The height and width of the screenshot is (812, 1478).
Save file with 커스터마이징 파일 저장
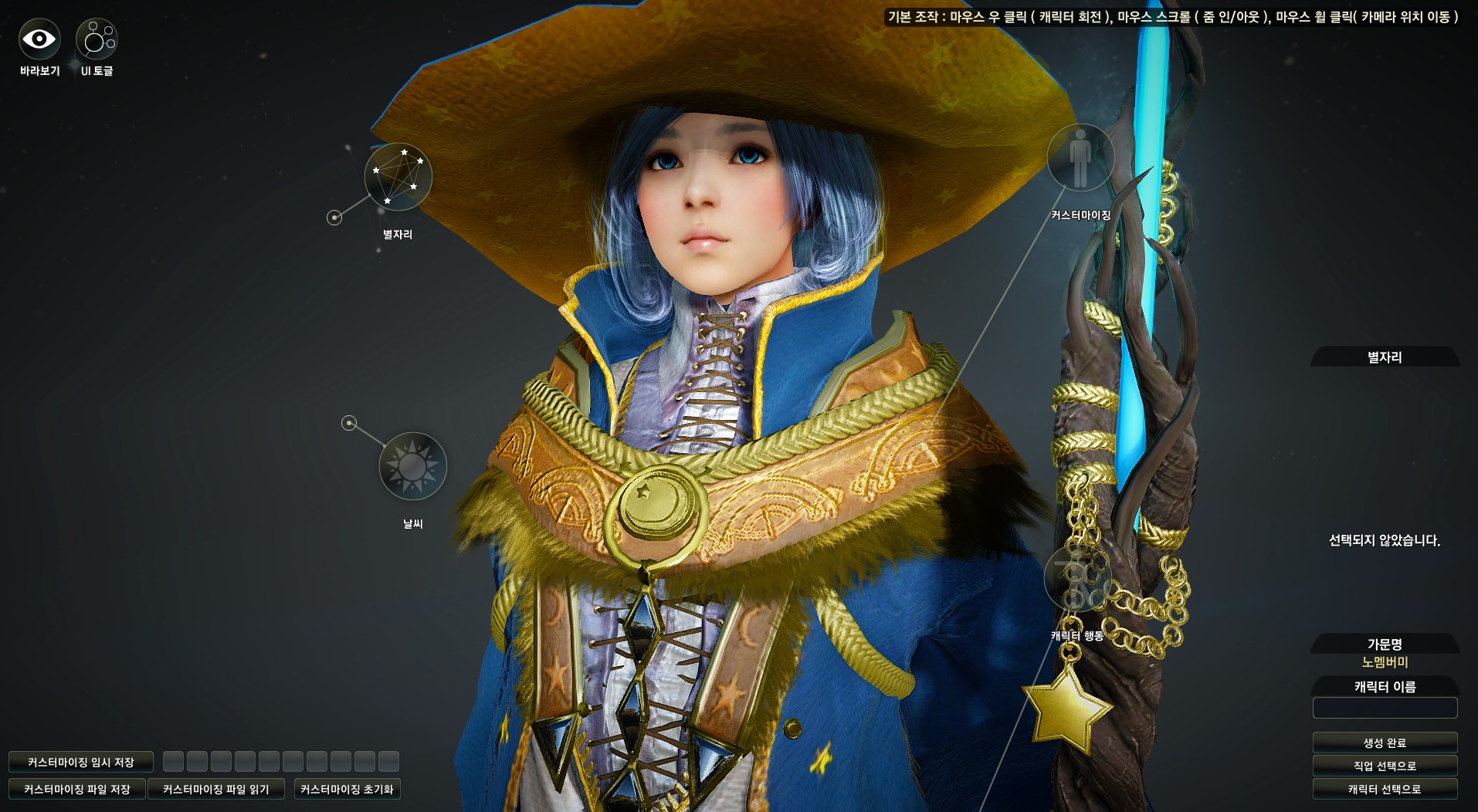tap(77, 789)
